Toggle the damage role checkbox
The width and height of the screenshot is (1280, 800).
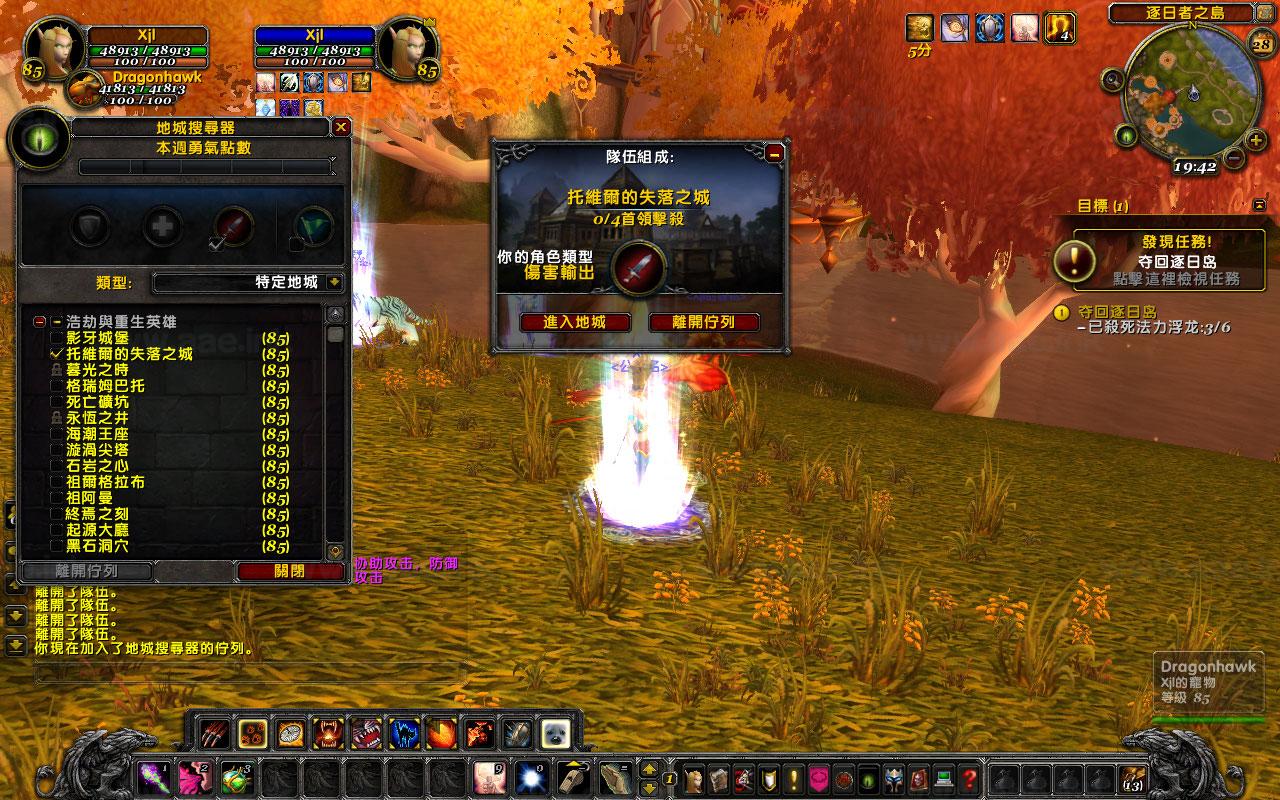(216, 243)
